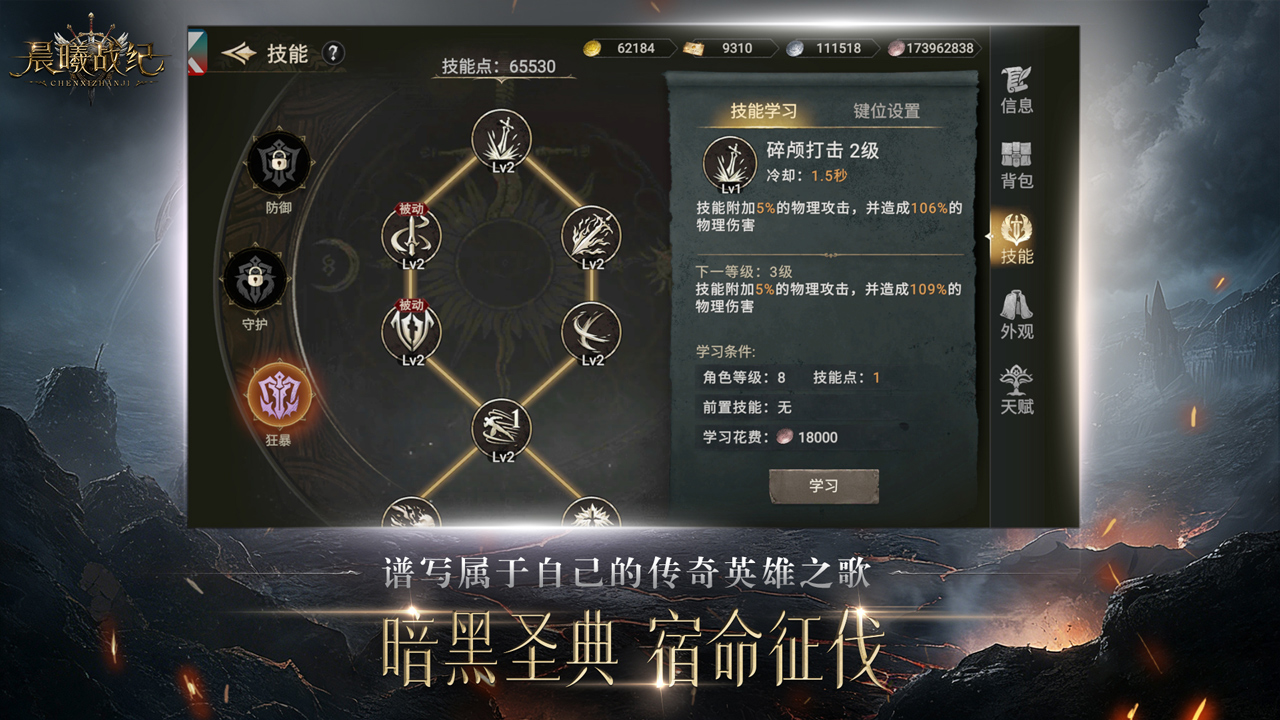Open the 技能 side menu entry
1280x720 pixels.
point(1016,240)
